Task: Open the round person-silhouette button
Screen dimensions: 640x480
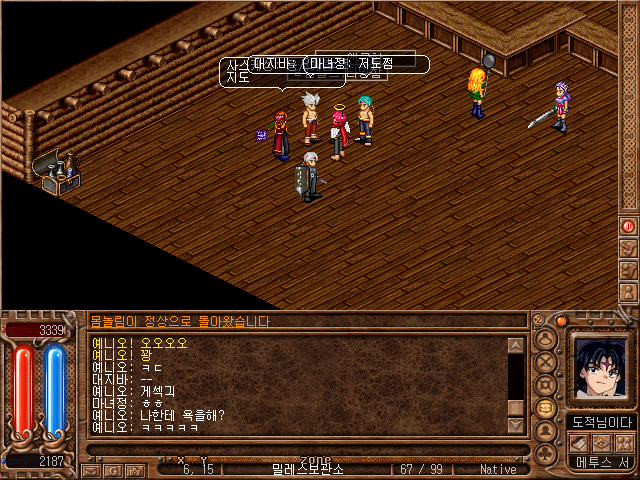Action: point(545,431)
